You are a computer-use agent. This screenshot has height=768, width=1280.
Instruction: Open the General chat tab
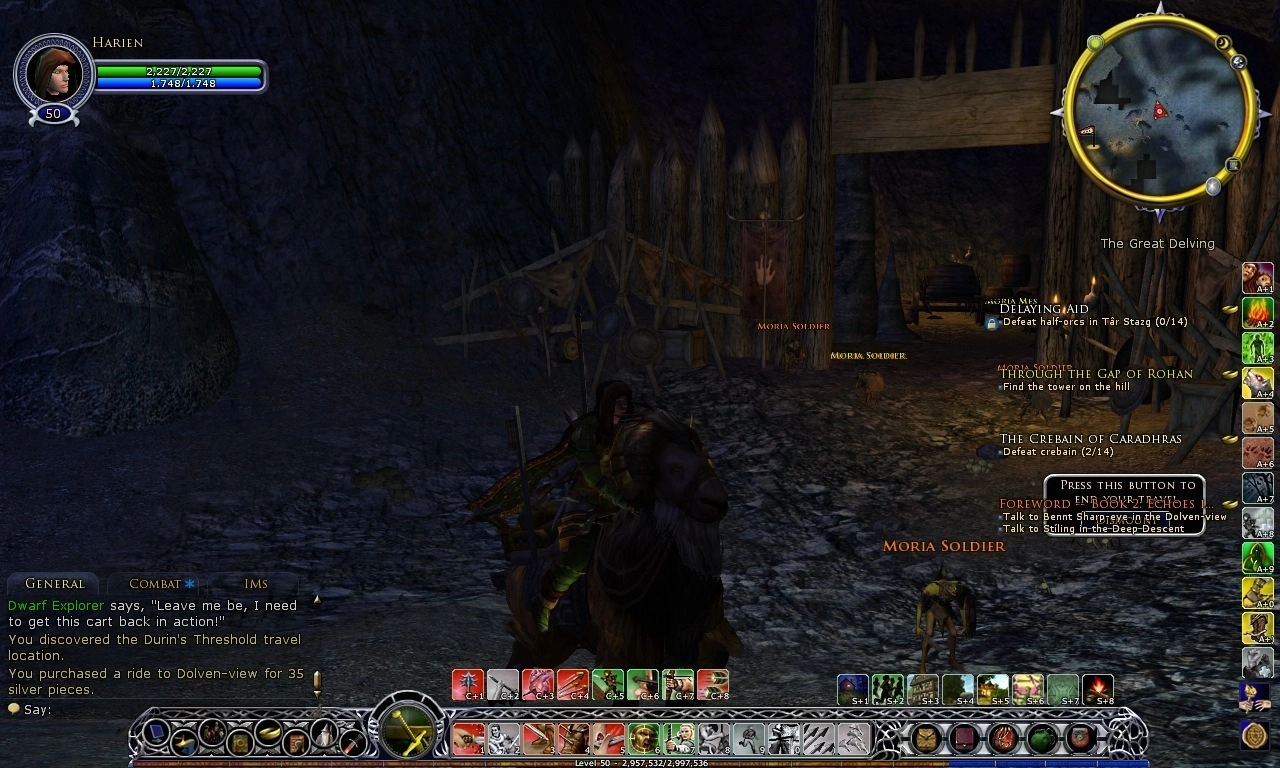coord(54,583)
